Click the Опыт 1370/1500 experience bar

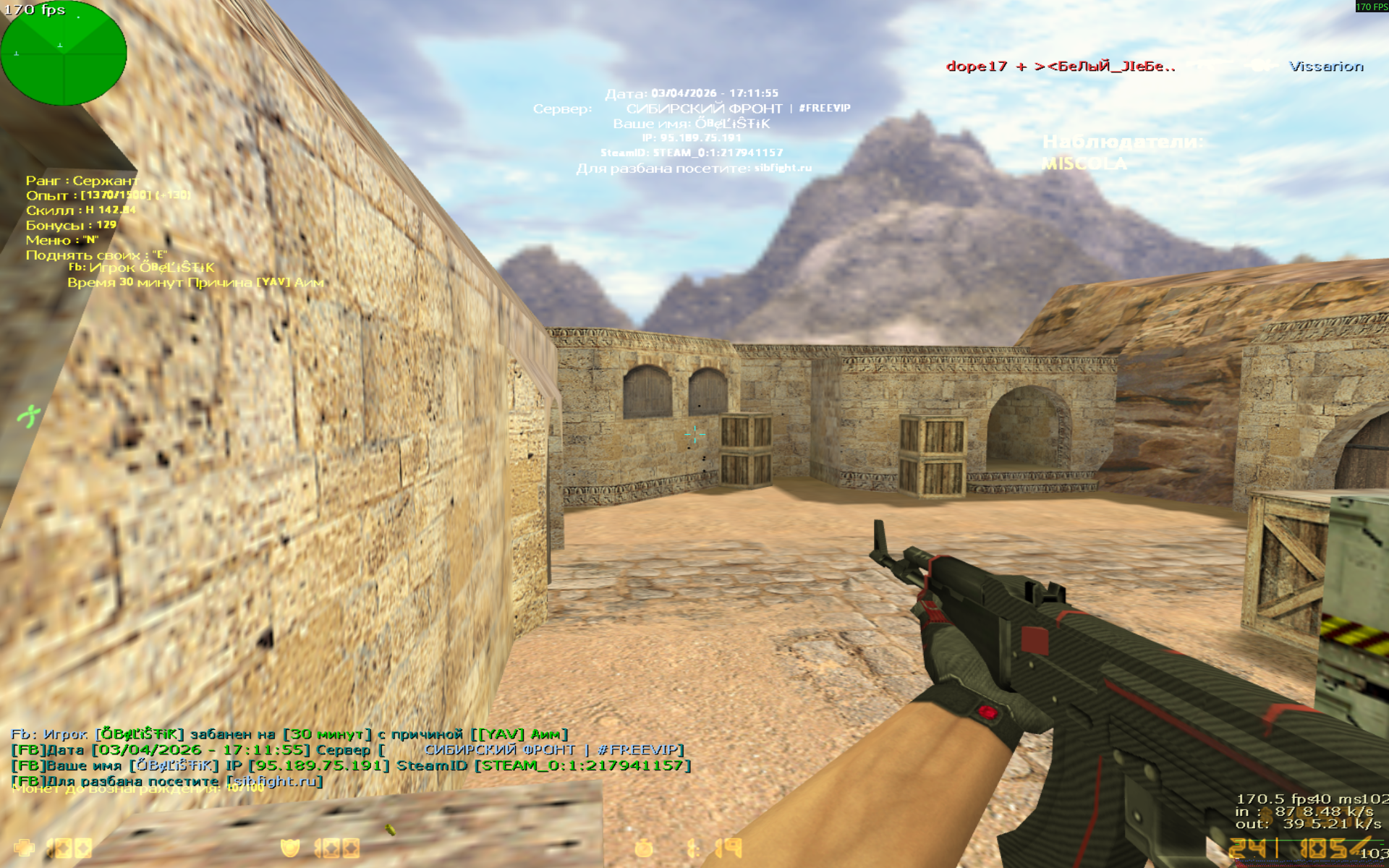click(105, 195)
